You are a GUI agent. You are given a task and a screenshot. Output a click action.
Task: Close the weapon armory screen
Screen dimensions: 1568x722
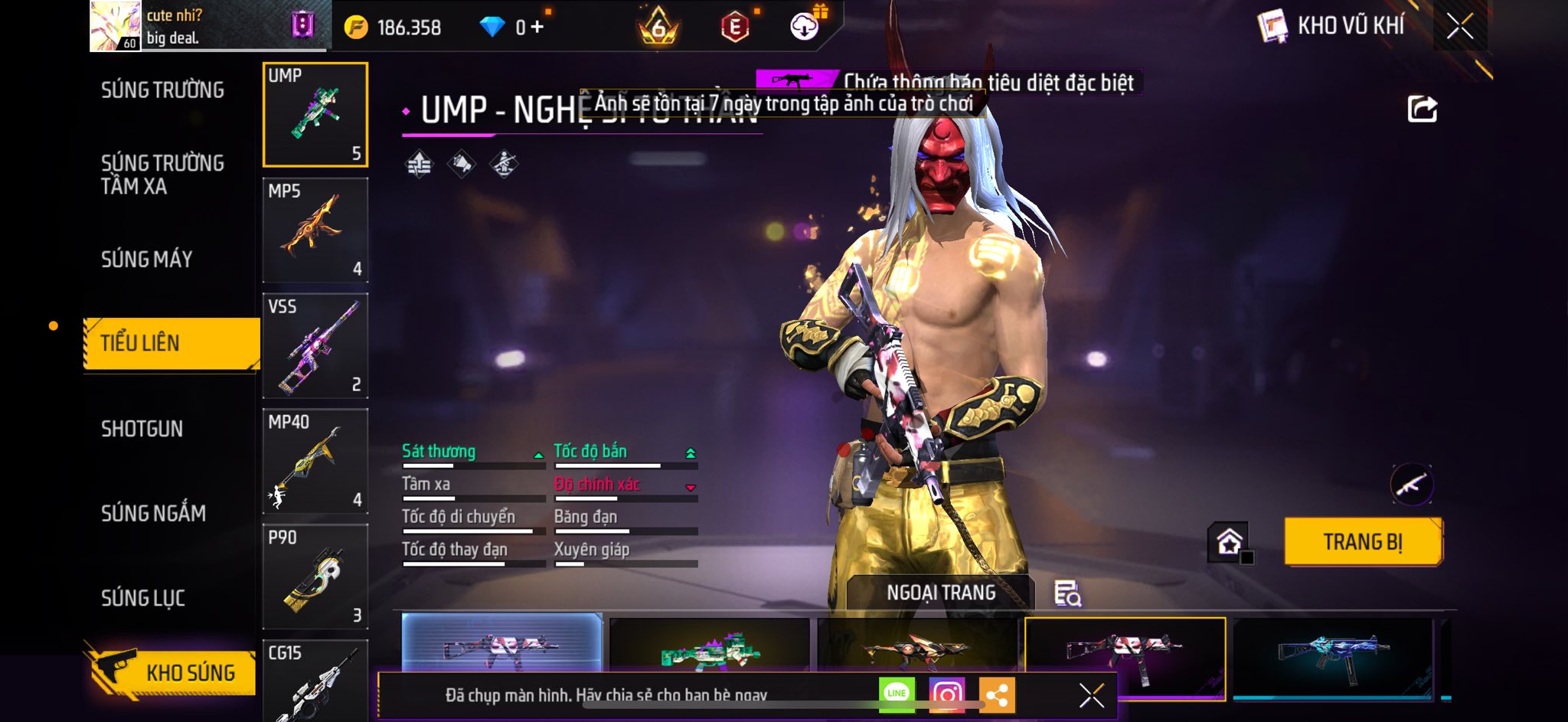pyautogui.click(x=1459, y=27)
